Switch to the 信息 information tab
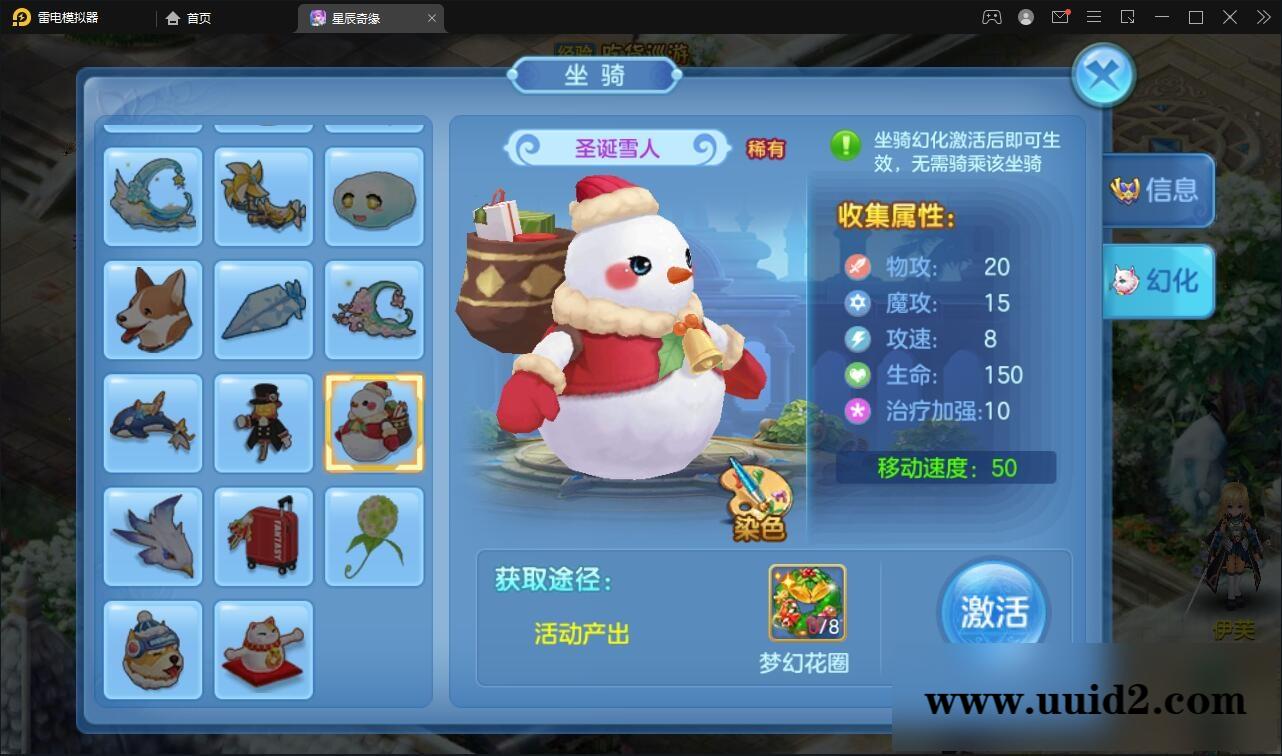The height and width of the screenshot is (756, 1282). pyautogui.click(x=1158, y=191)
